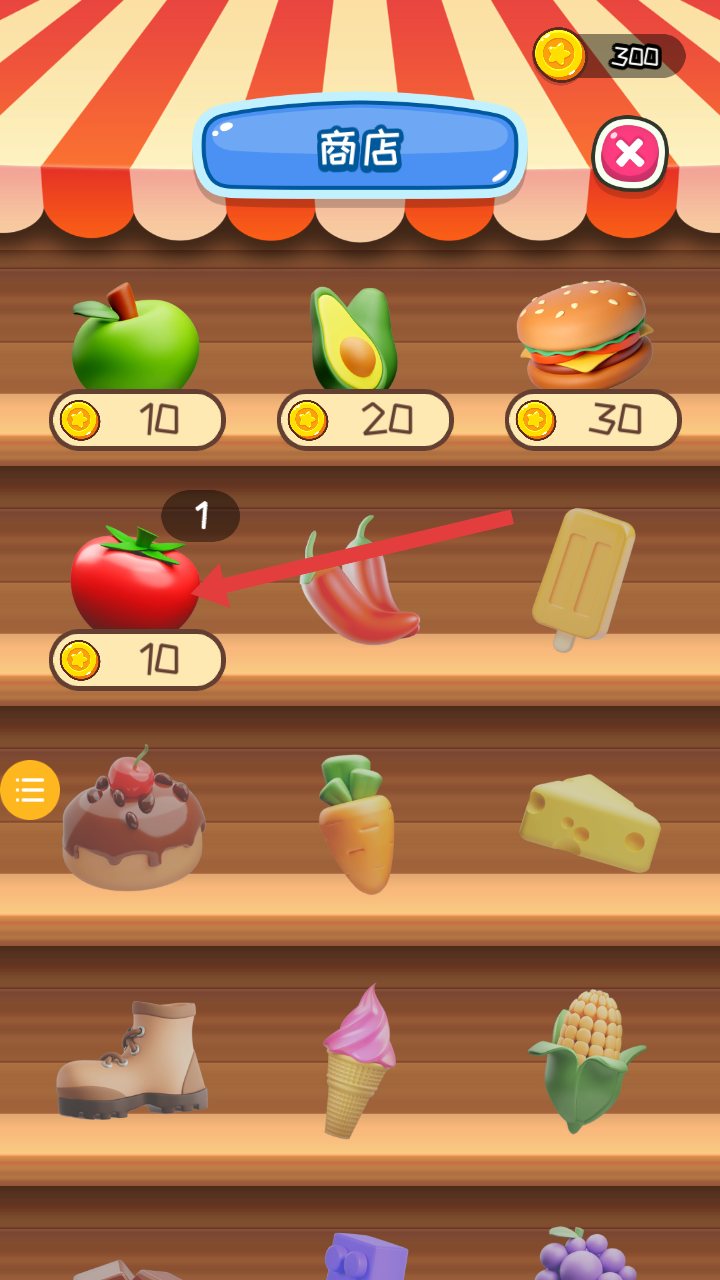720x1280 pixels.
Task: Select the orange popsicle item
Action: 583,577
